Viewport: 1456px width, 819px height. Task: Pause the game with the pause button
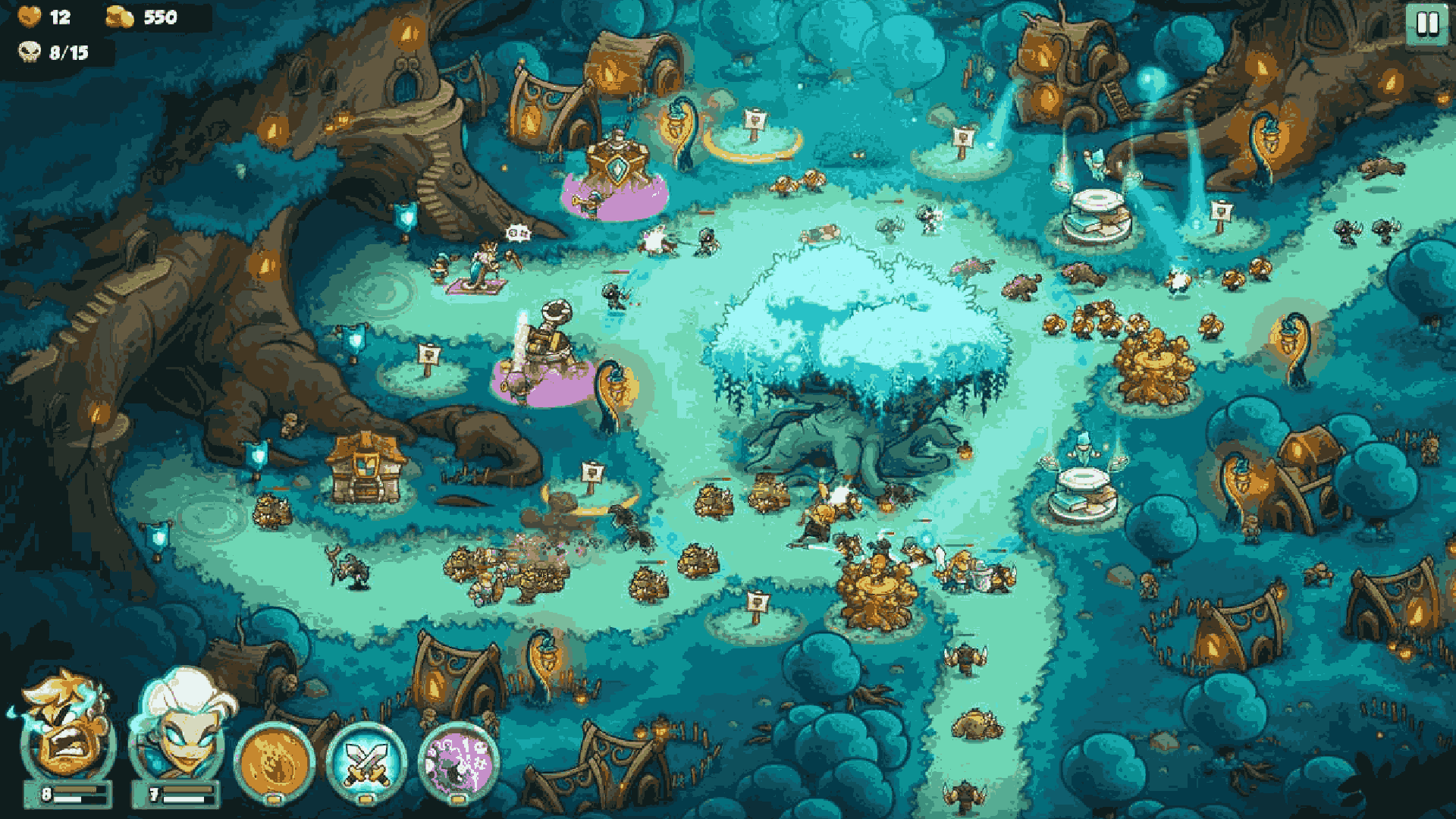point(1426,24)
